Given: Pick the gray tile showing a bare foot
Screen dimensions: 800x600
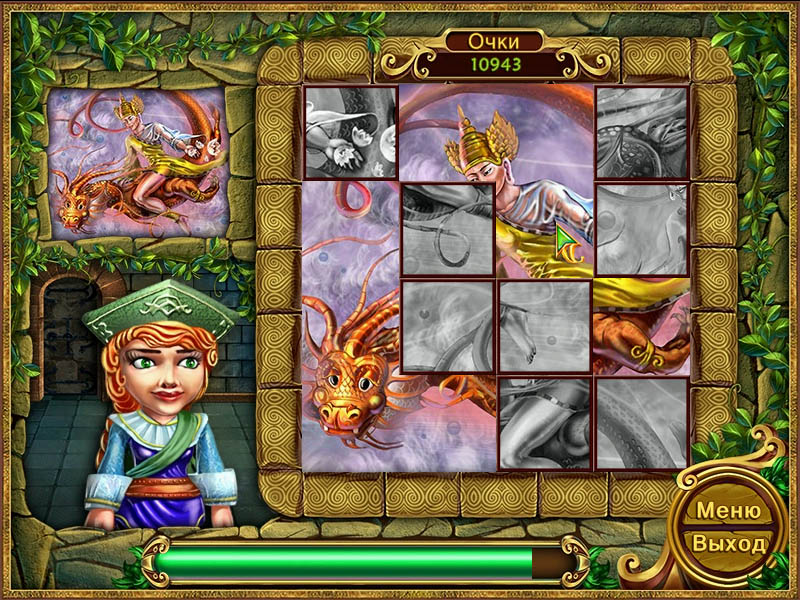Looking at the screenshot, I should 545,326.
